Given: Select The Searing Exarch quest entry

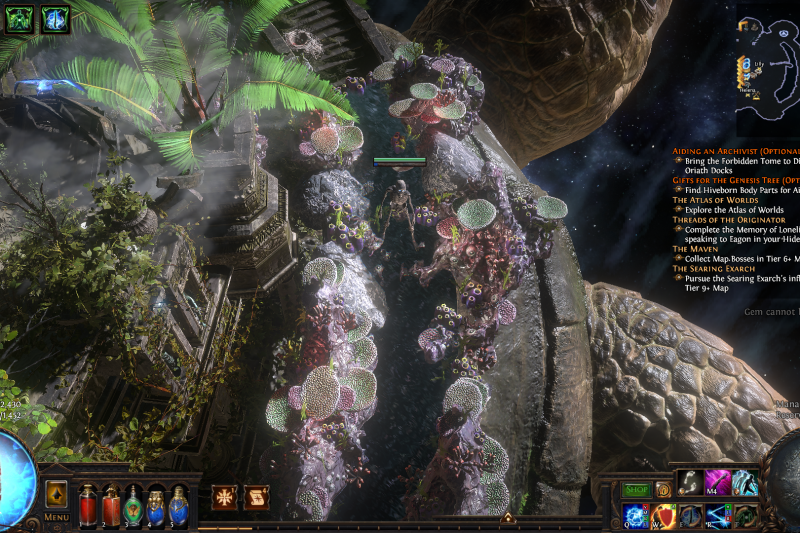Looking at the screenshot, I should (718, 268).
